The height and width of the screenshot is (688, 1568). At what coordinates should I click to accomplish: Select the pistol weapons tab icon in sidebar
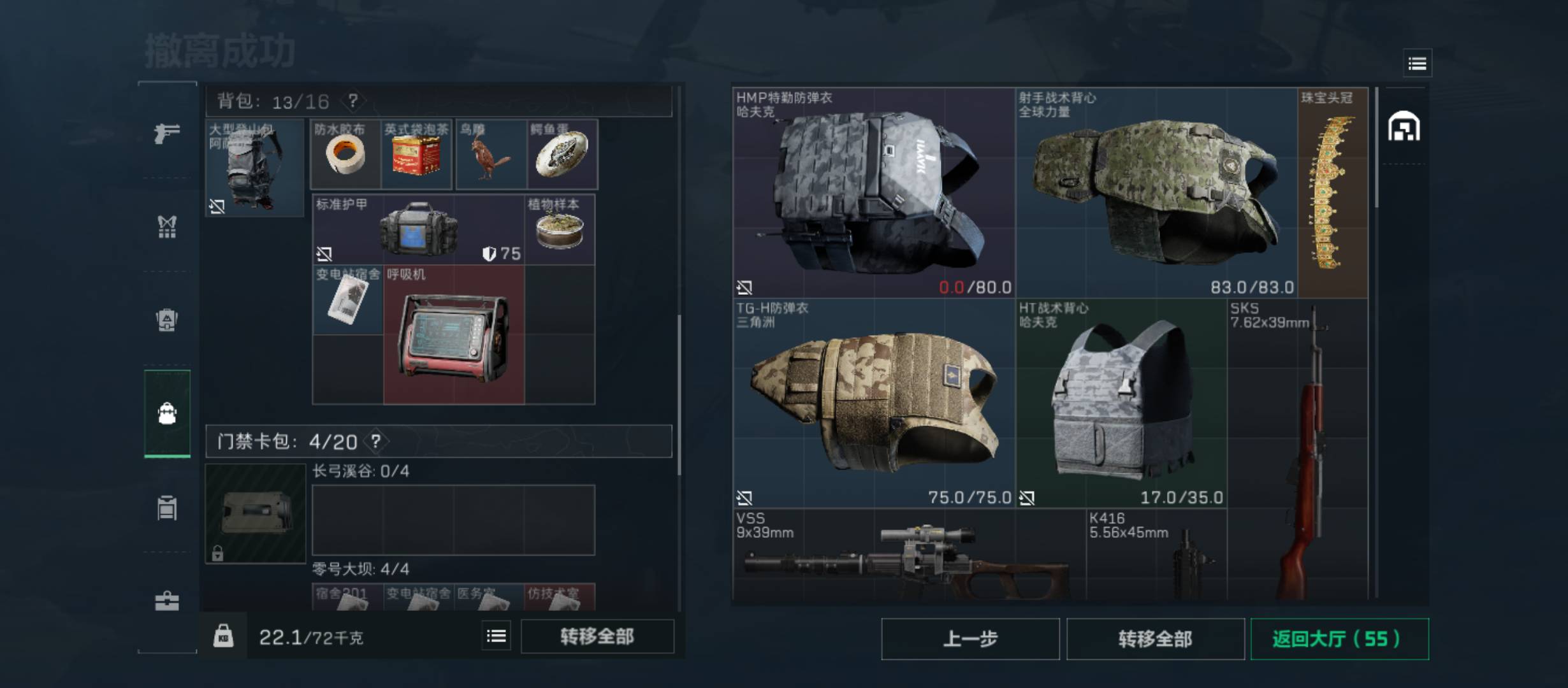click(x=167, y=136)
